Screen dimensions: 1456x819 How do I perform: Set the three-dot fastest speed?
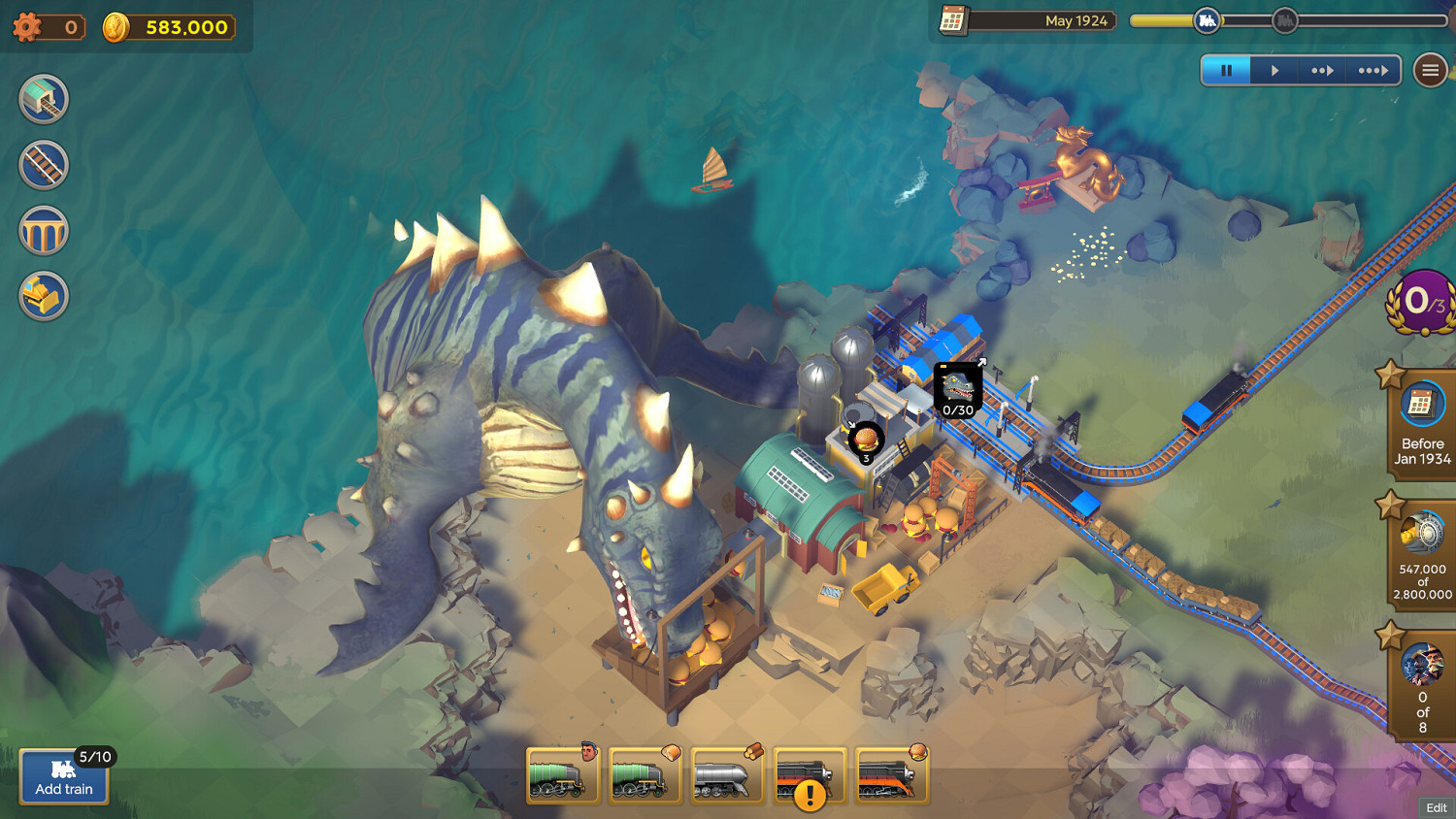pos(1373,70)
